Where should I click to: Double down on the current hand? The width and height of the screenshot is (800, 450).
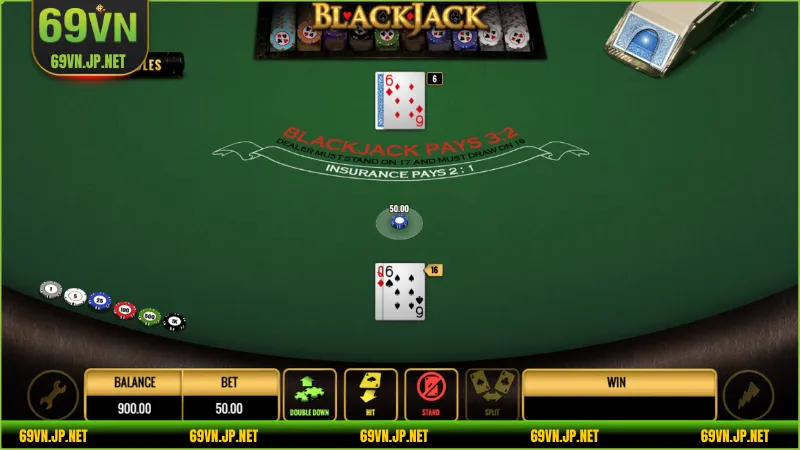tap(310, 395)
